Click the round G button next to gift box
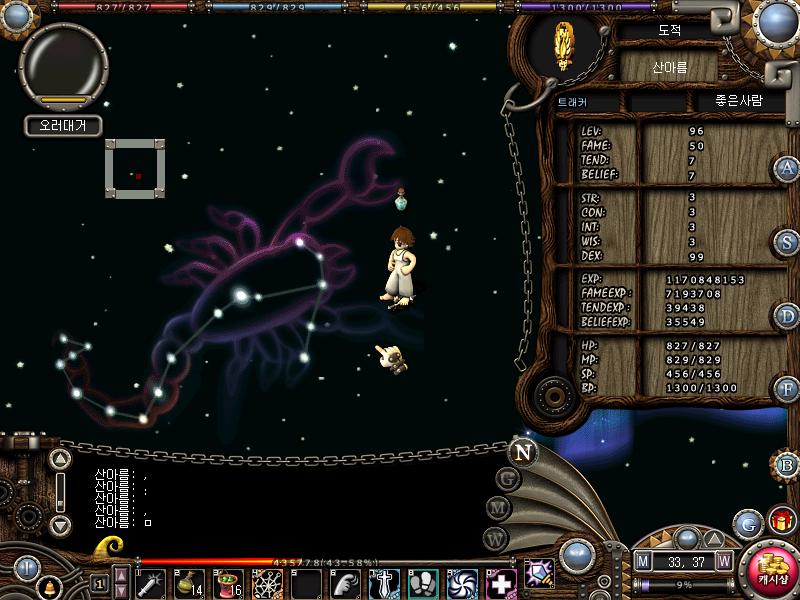This screenshot has height=600, width=800. coord(748,524)
